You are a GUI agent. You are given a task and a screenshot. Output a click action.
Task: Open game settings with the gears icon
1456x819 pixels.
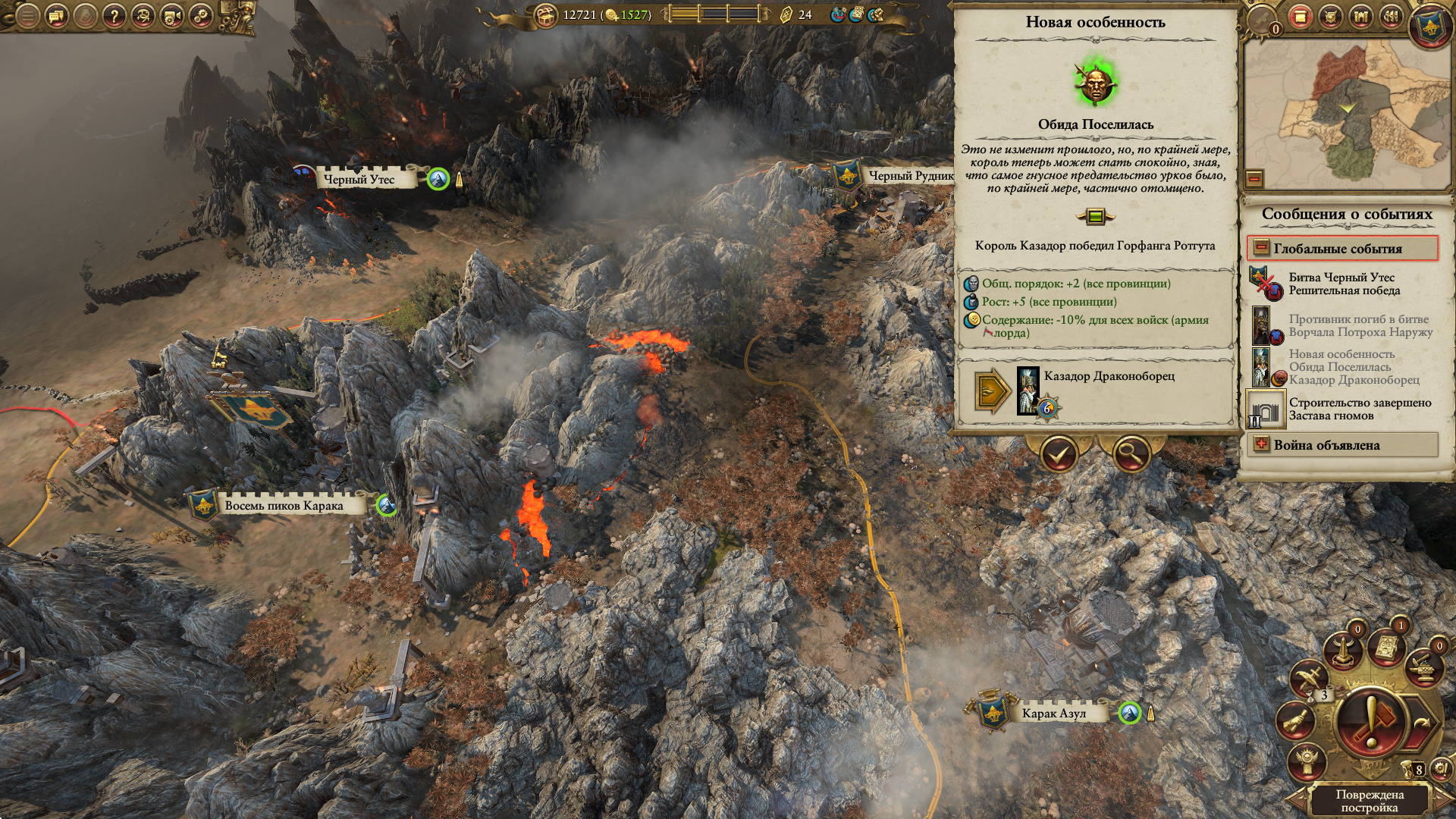click(200, 16)
